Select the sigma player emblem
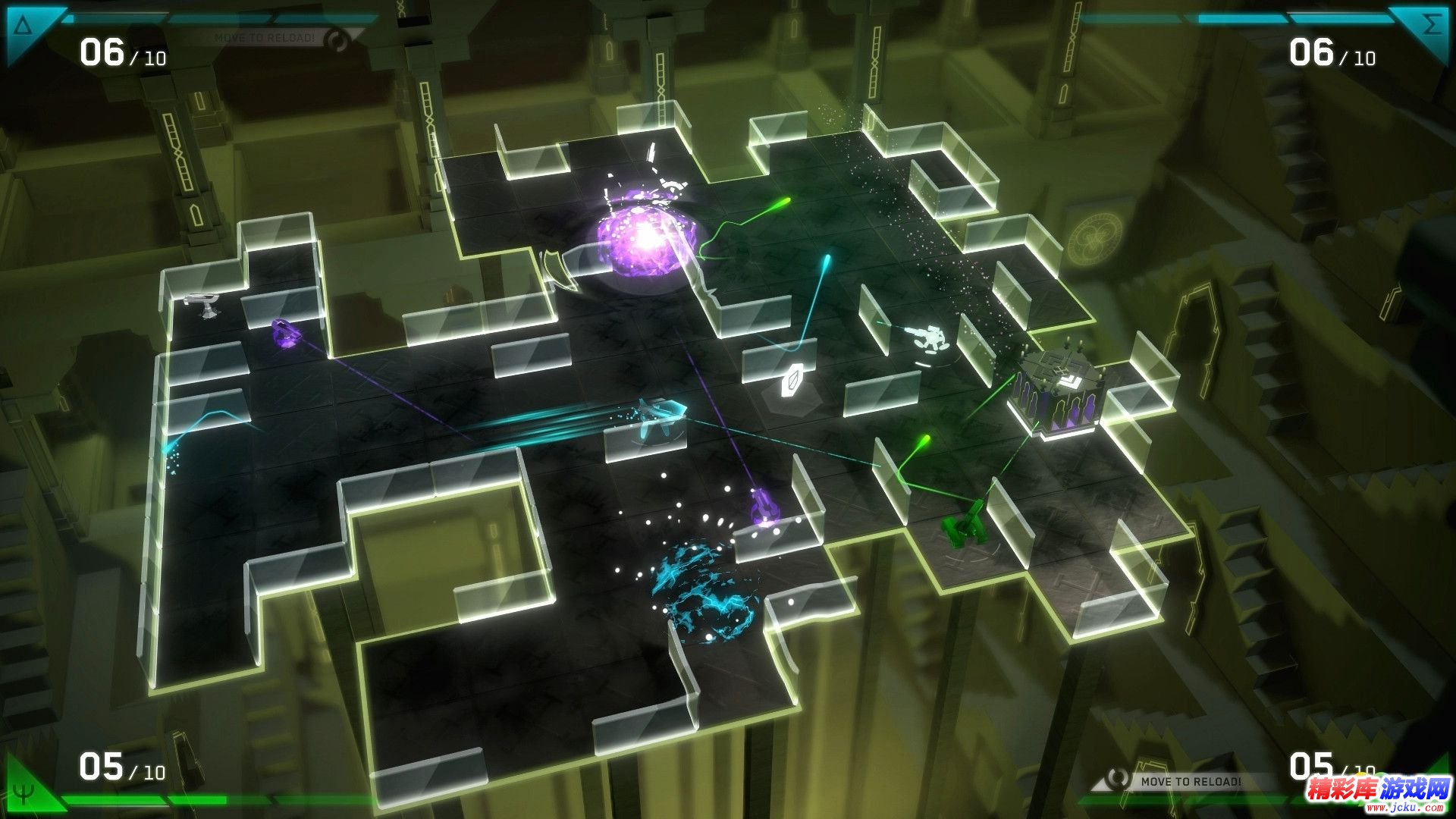This screenshot has width=1456, height=819. click(1430, 26)
